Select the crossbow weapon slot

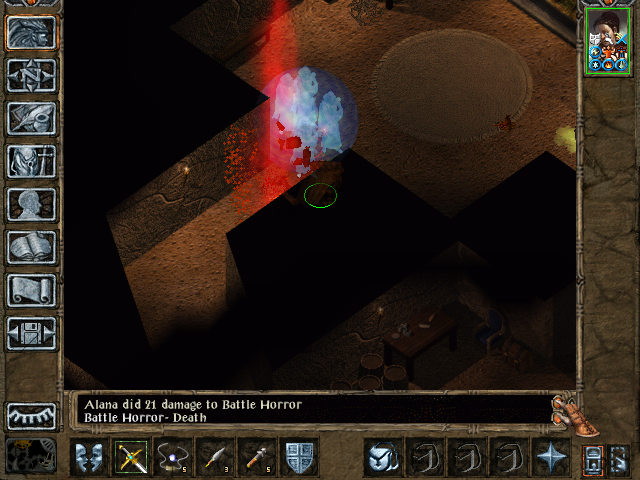tap(131, 457)
